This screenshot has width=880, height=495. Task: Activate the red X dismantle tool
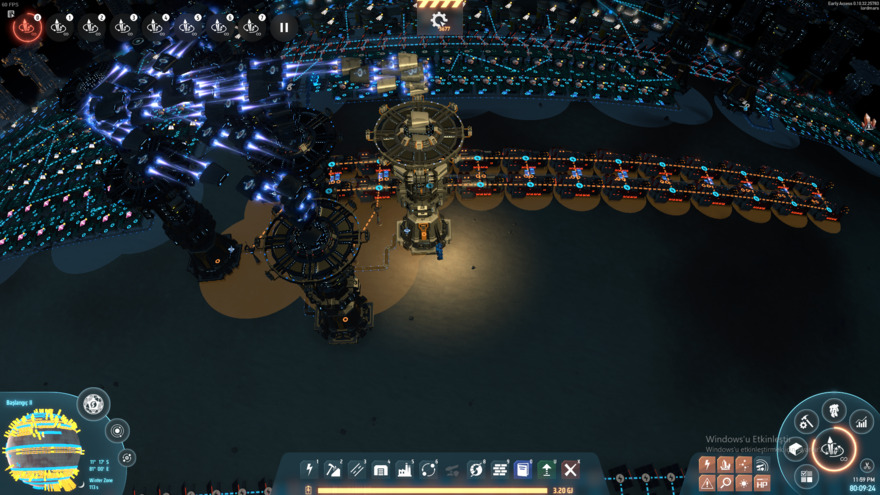(570, 469)
